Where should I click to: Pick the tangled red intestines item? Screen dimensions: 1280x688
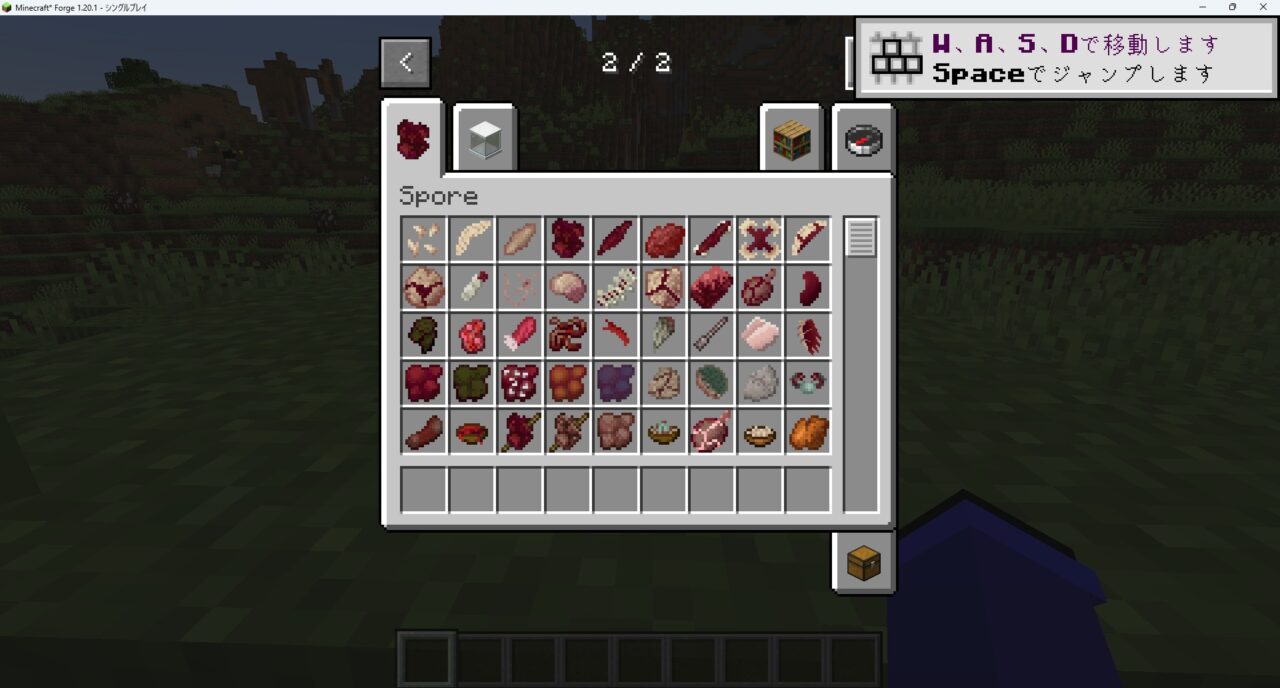click(568, 335)
